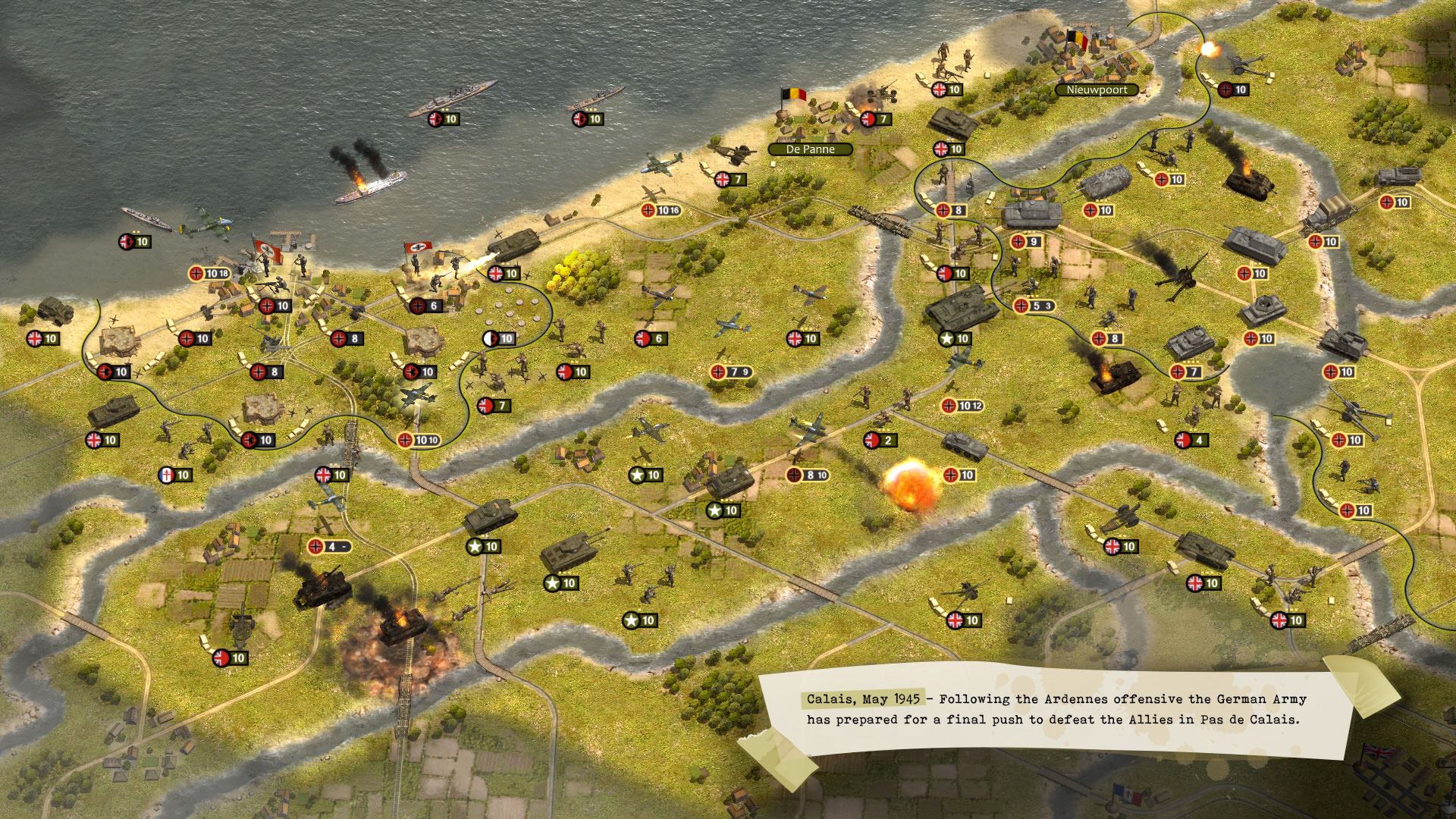Choose the unit badge showing 10 16
This screenshot has height=819, width=1456.
tap(661, 210)
